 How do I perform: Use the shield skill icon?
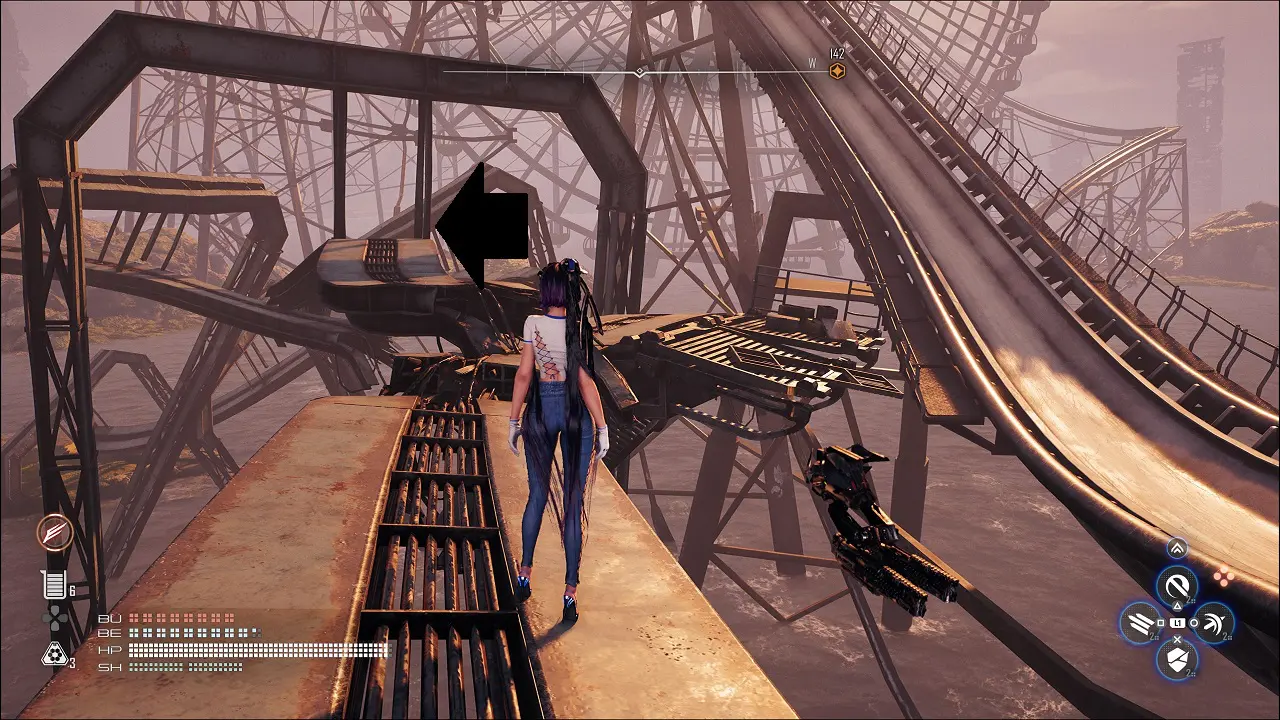click(x=1177, y=659)
